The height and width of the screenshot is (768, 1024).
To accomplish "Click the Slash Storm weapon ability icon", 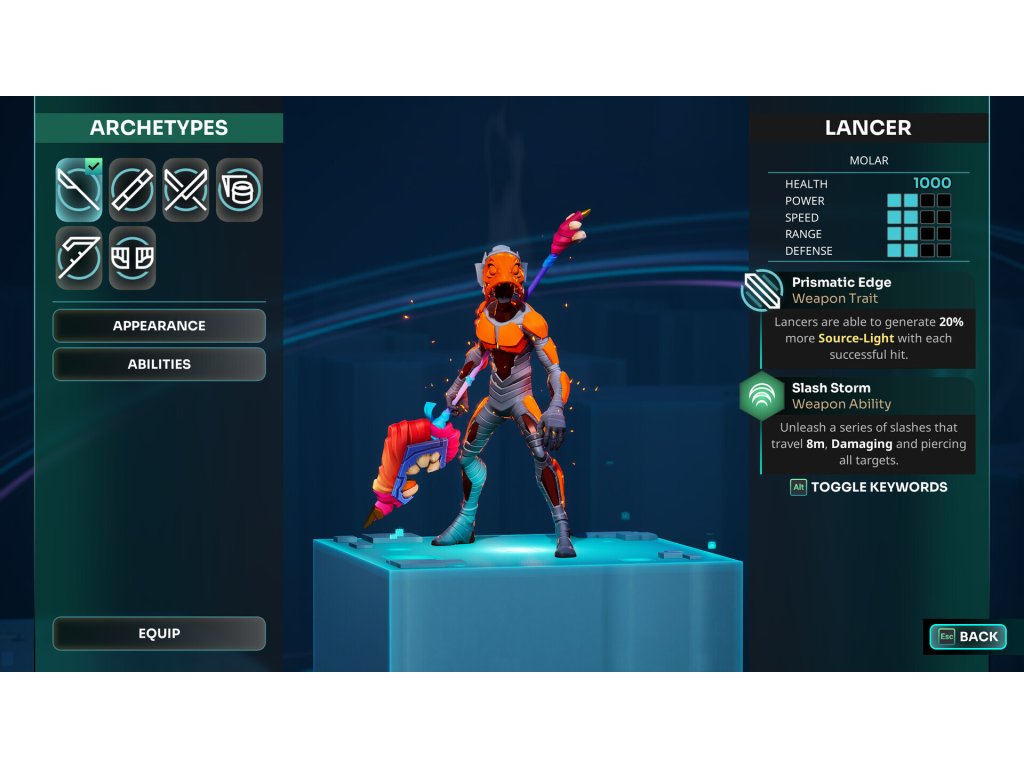I will point(762,397).
